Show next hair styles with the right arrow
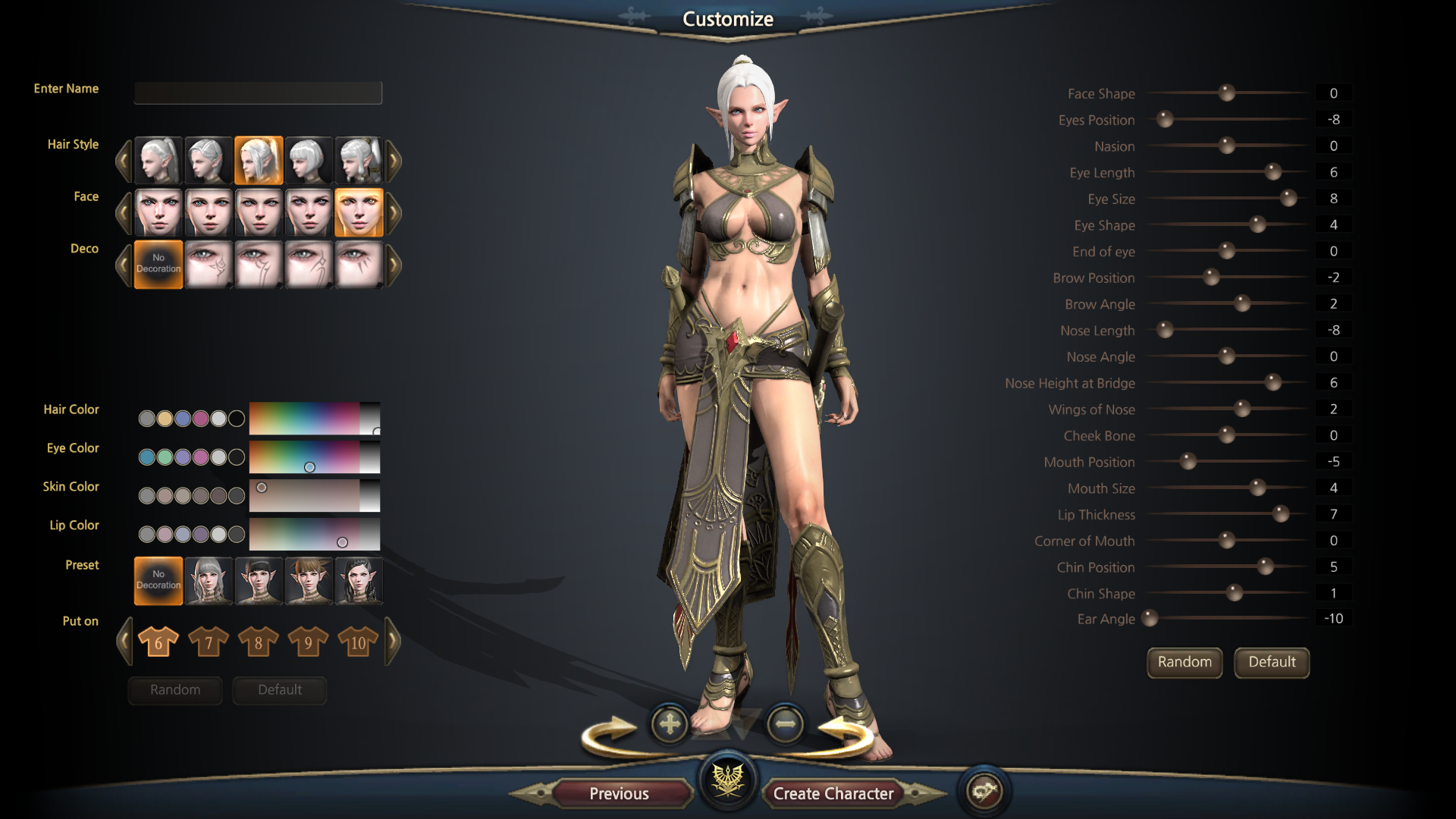Screen dimensions: 1456x819 394,161
